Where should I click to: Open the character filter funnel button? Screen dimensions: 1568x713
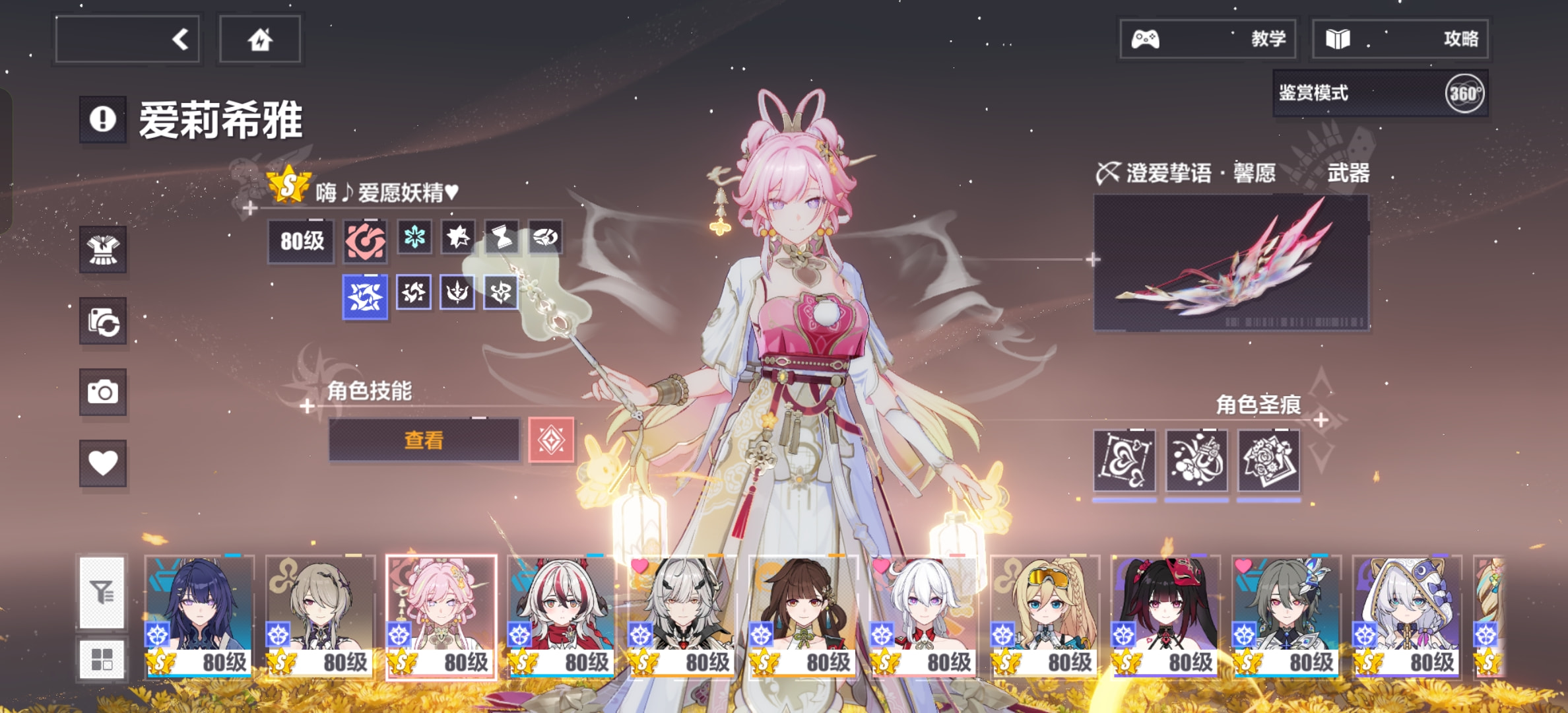pos(102,592)
